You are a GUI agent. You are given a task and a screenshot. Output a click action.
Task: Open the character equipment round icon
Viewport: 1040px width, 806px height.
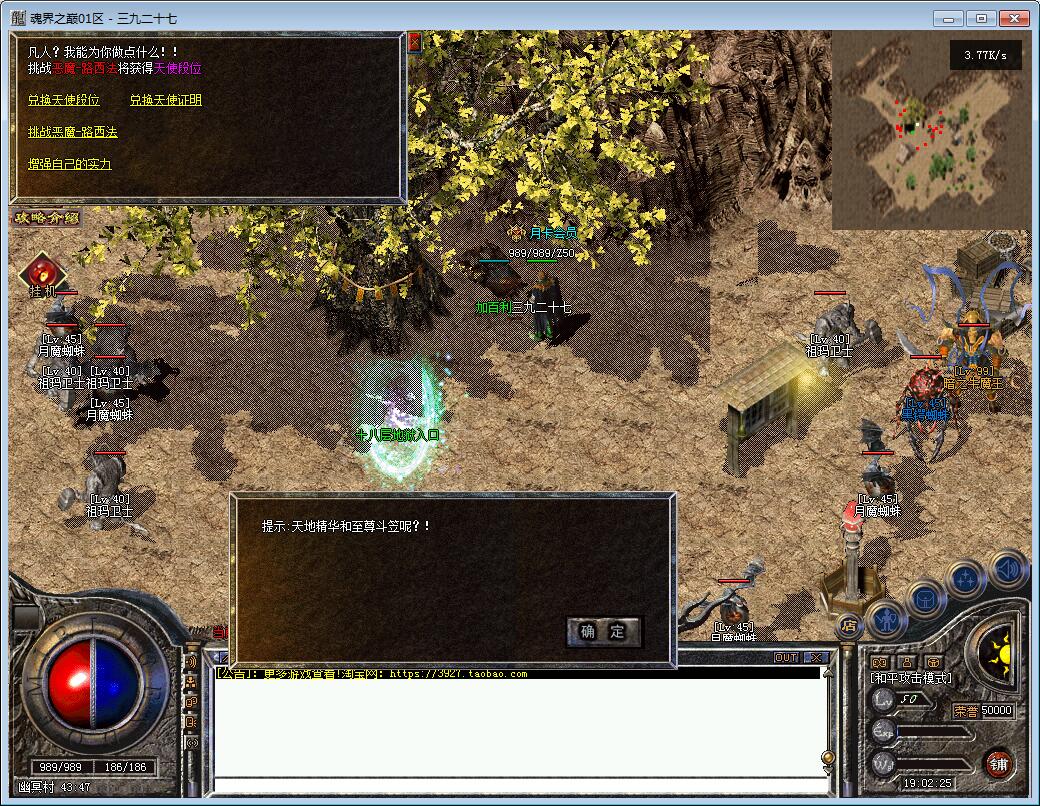887,619
